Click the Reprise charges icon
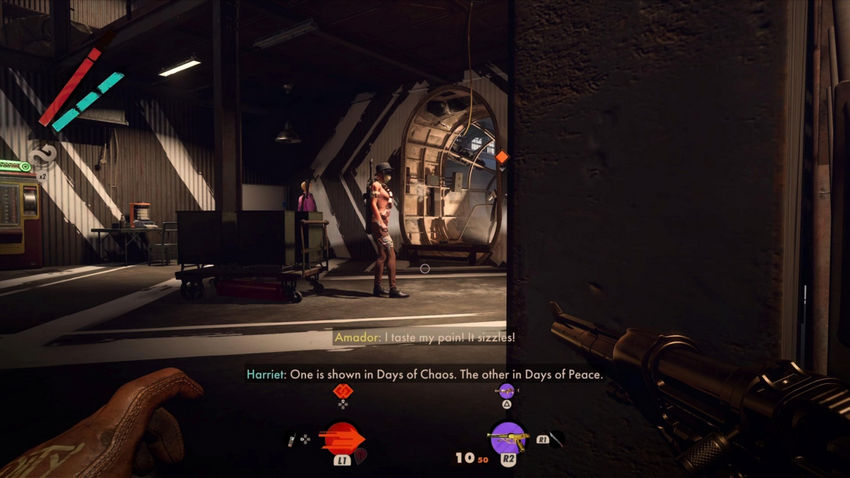The height and width of the screenshot is (478, 850). click(41, 153)
